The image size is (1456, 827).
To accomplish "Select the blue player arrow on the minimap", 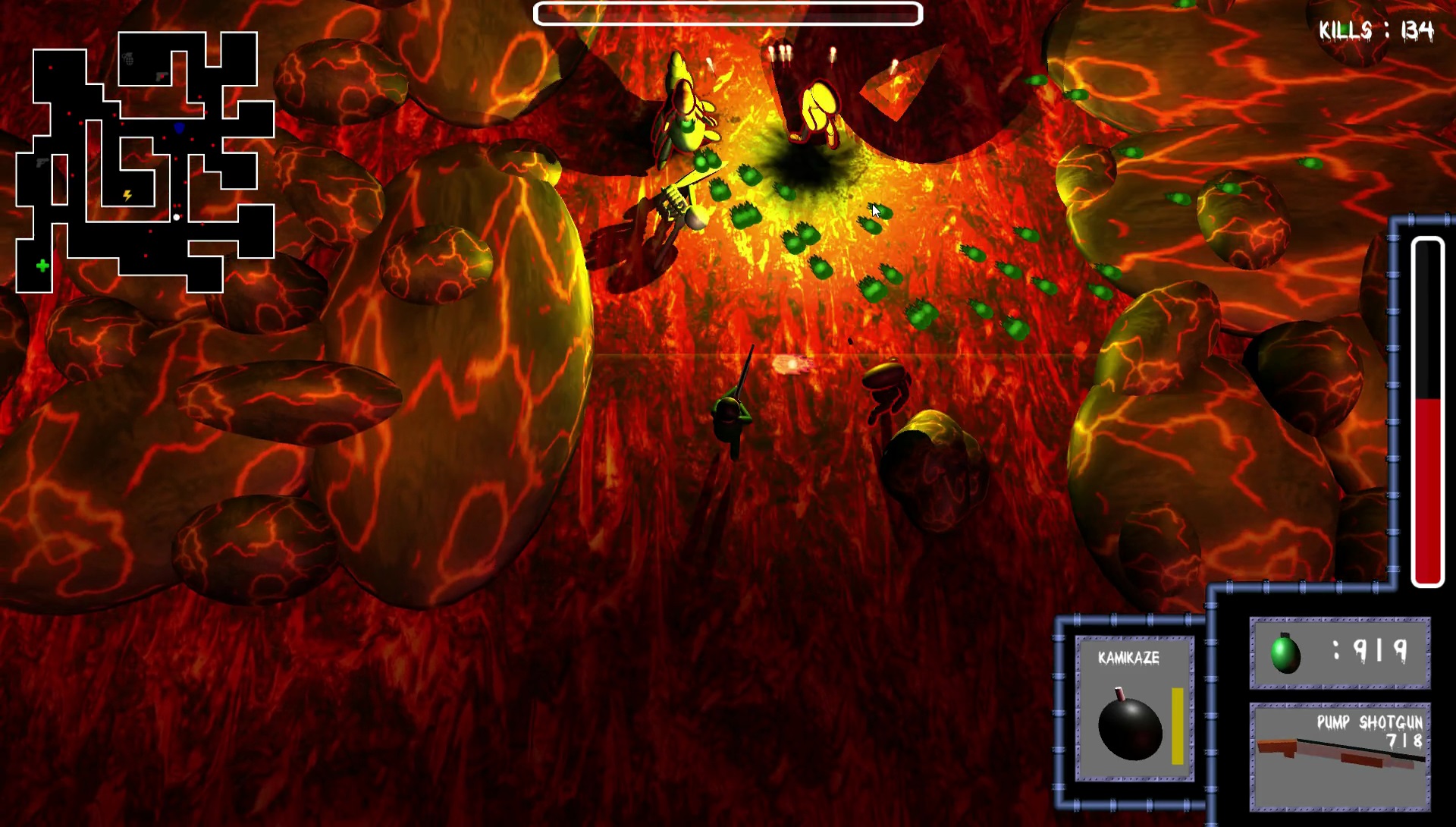I will pyautogui.click(x=178, y=127).
